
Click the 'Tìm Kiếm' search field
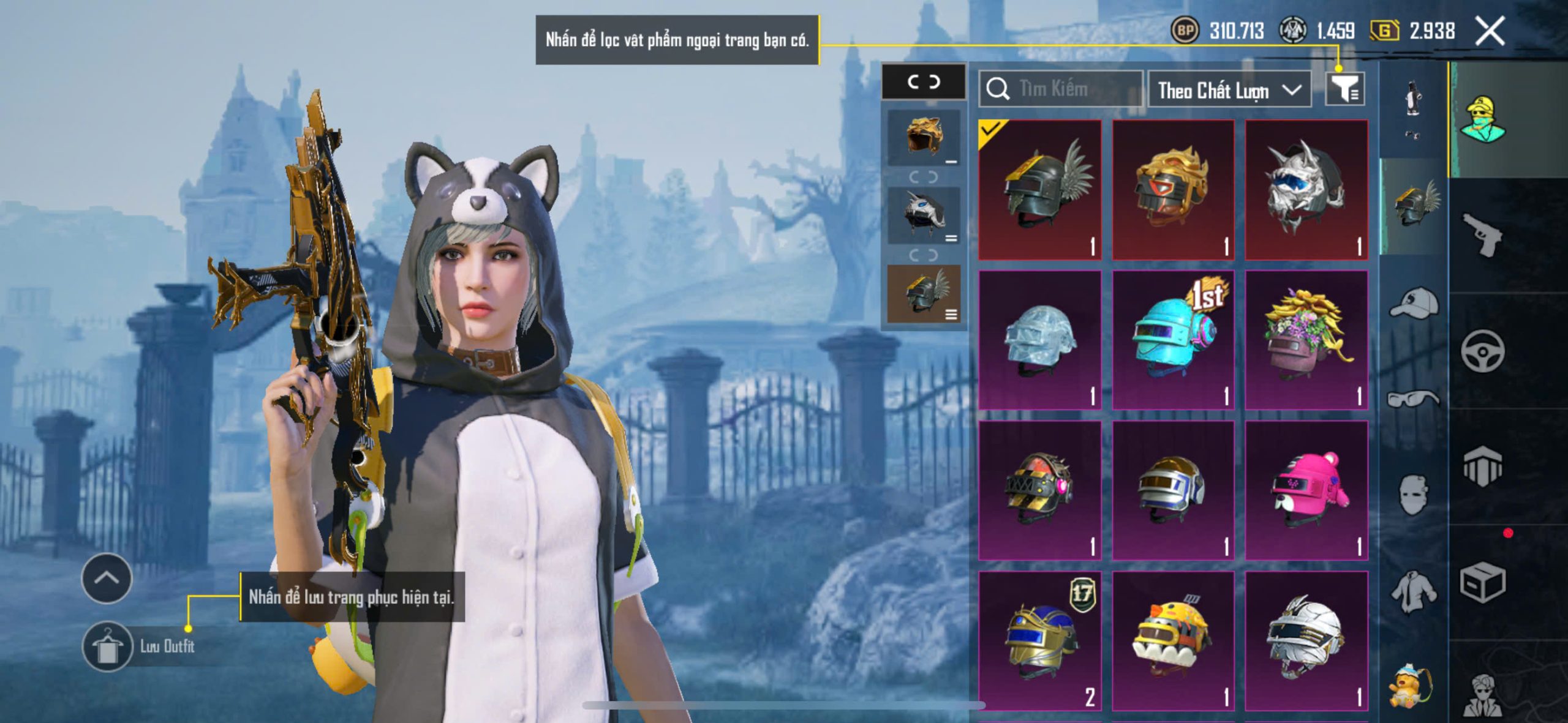pyautogui.click(x=1061, y=89)
